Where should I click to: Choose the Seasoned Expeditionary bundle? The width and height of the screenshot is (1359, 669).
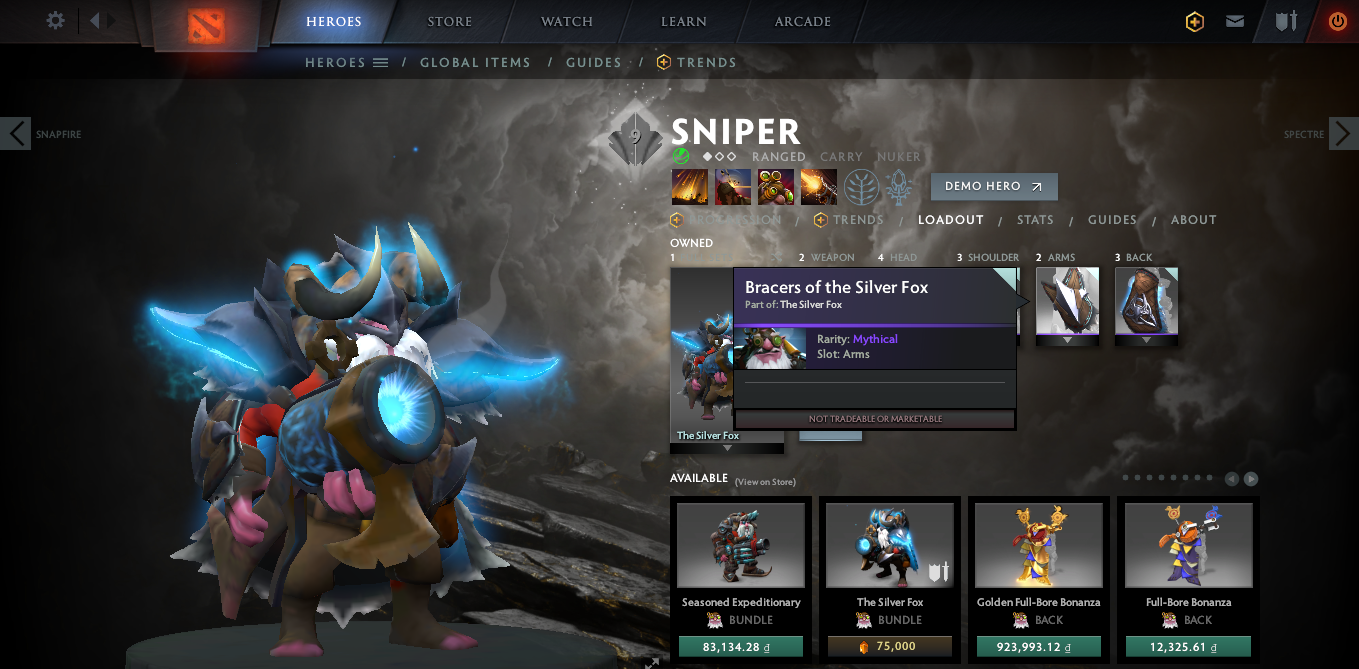click(x=740, y=545)
